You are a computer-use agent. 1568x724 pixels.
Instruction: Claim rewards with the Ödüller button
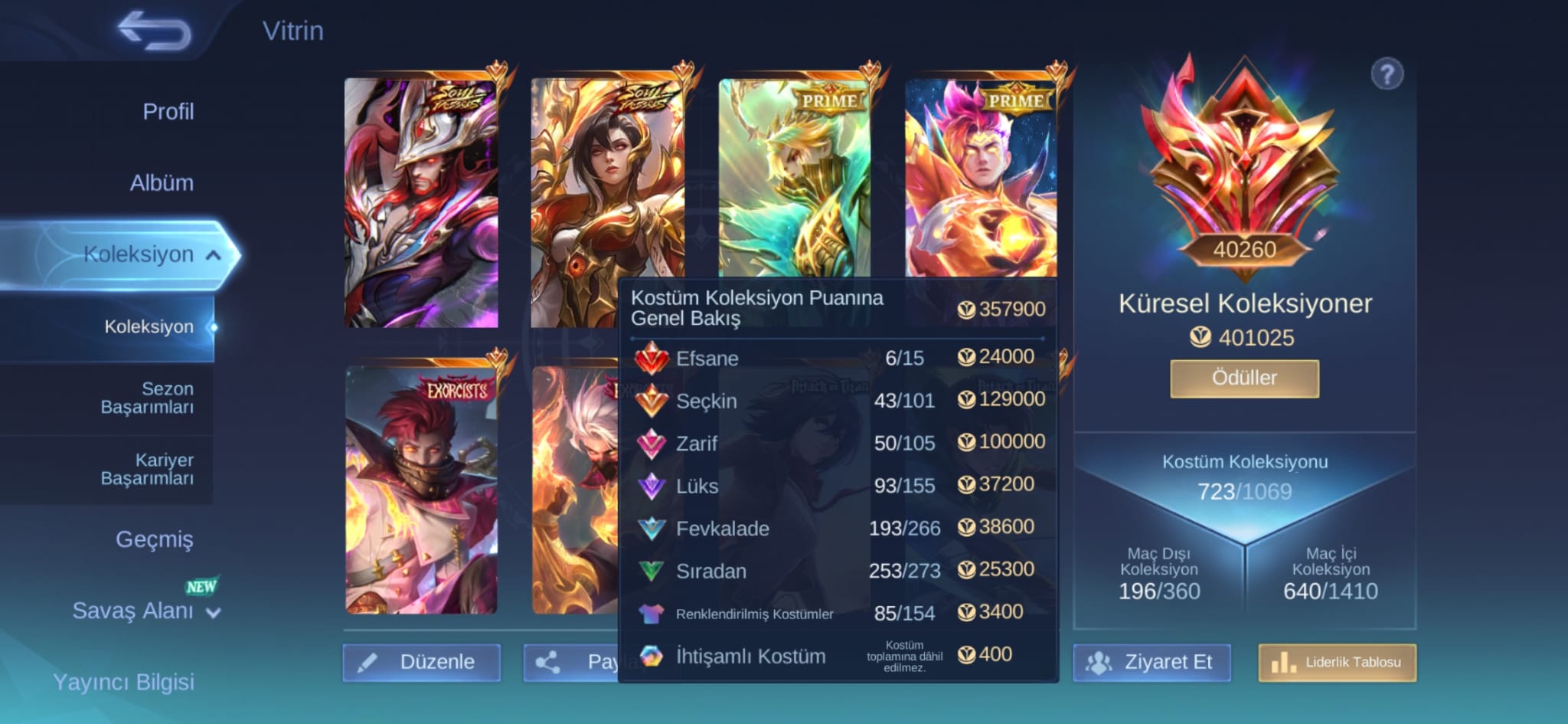point(1244,378)
